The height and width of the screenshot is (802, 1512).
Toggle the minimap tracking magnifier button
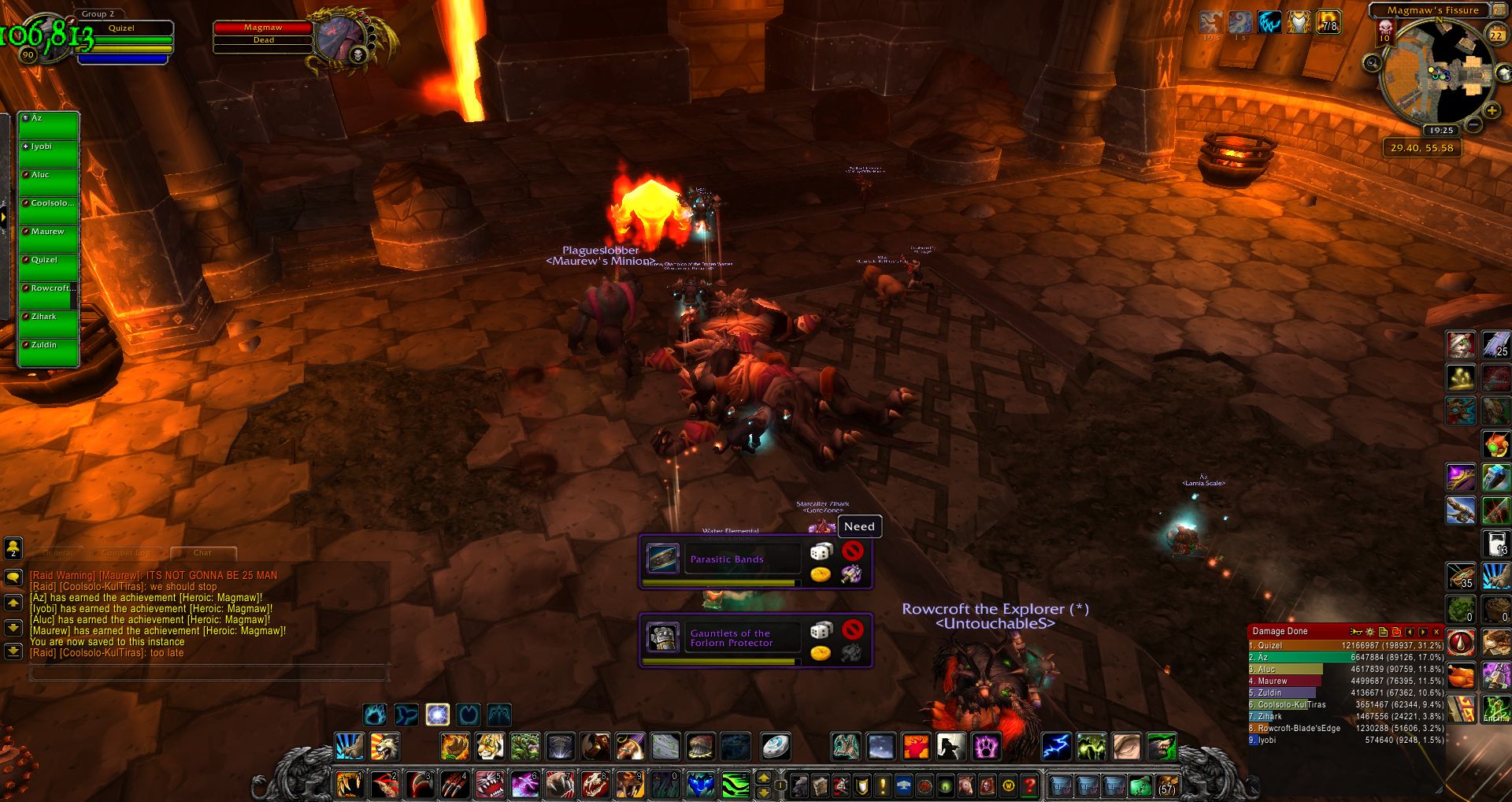1373,62
